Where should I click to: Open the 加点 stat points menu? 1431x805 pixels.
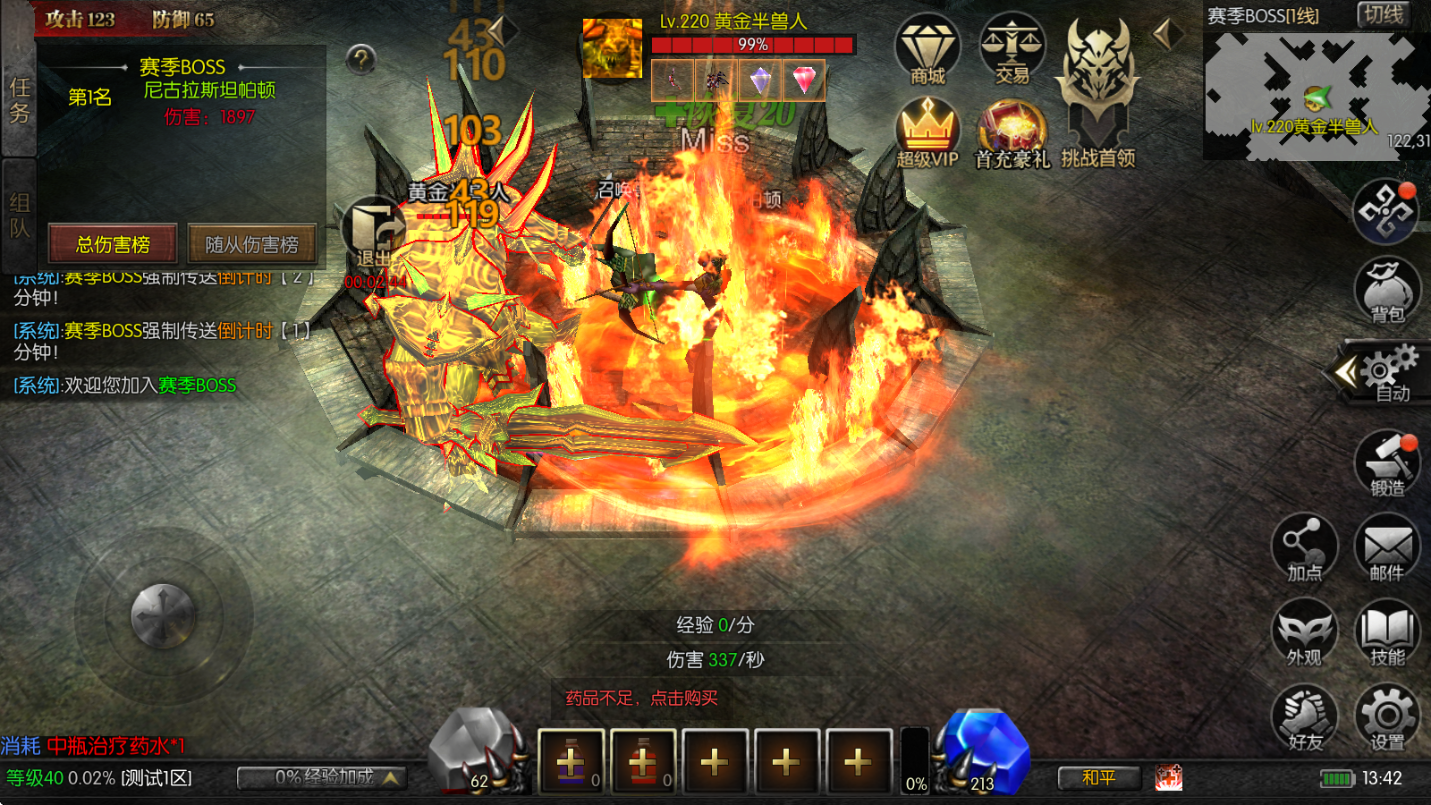(x=1304, y=547)
